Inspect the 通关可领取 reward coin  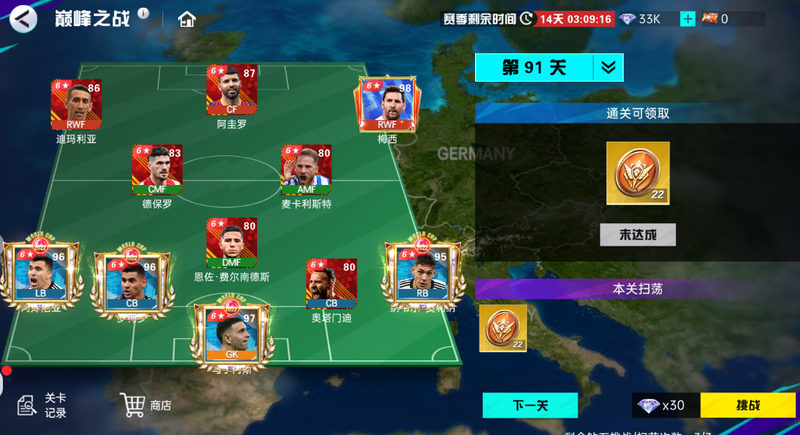click(637, 173)
